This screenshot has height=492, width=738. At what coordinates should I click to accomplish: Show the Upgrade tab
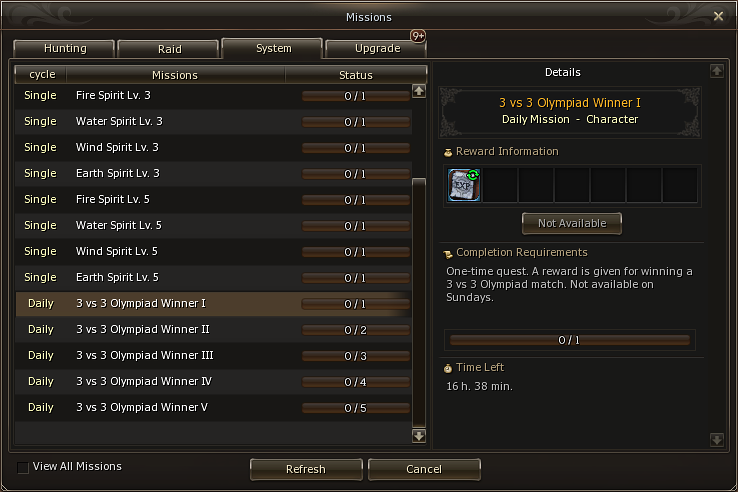click(376, 49)
